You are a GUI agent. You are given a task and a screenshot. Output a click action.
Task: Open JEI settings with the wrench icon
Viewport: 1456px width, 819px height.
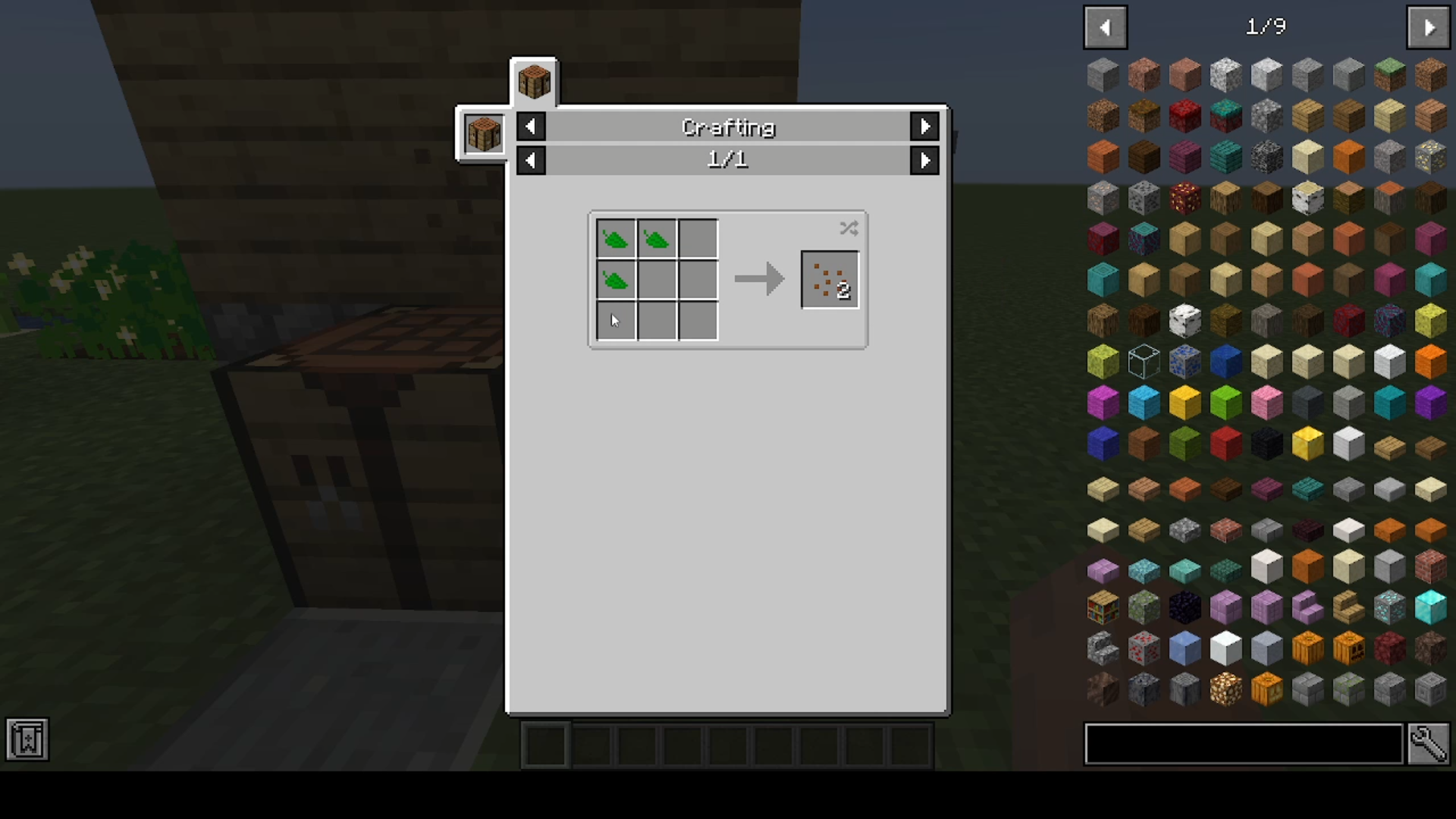point(1430,745)
